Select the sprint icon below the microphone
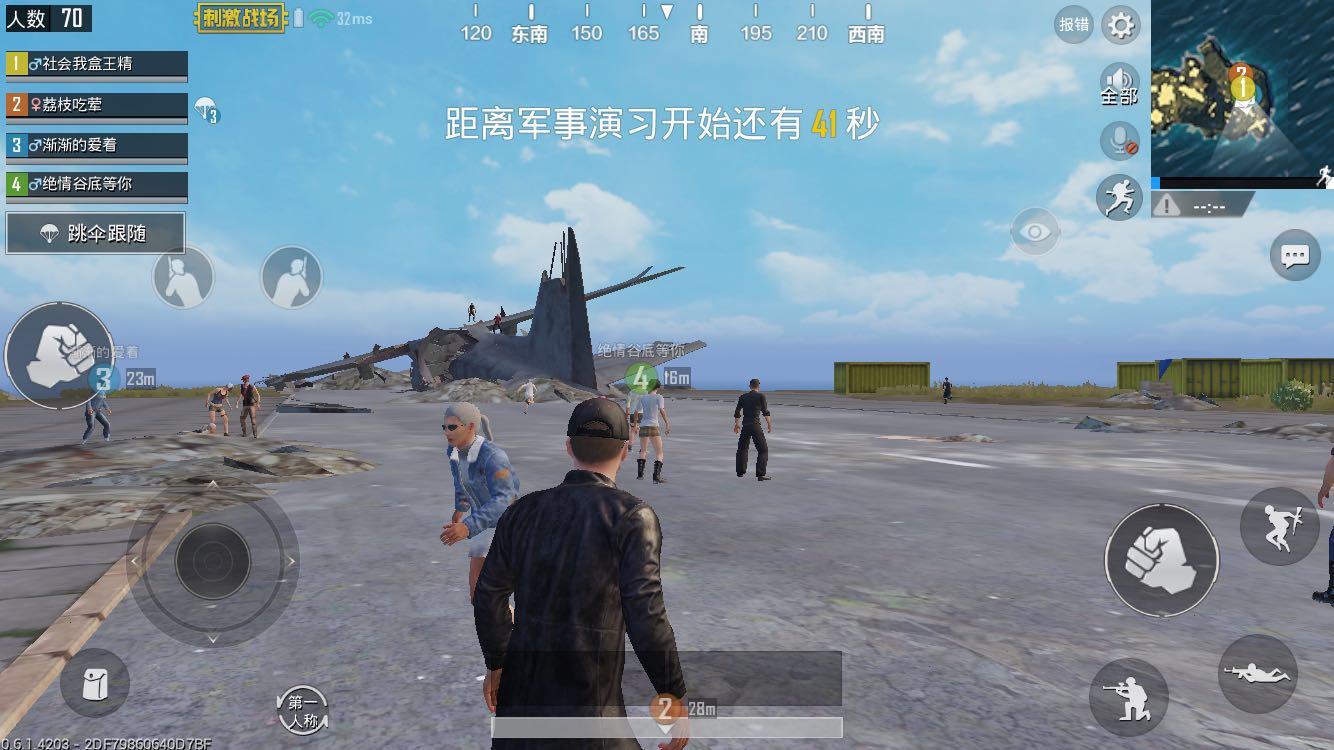 click(1120, 198)
